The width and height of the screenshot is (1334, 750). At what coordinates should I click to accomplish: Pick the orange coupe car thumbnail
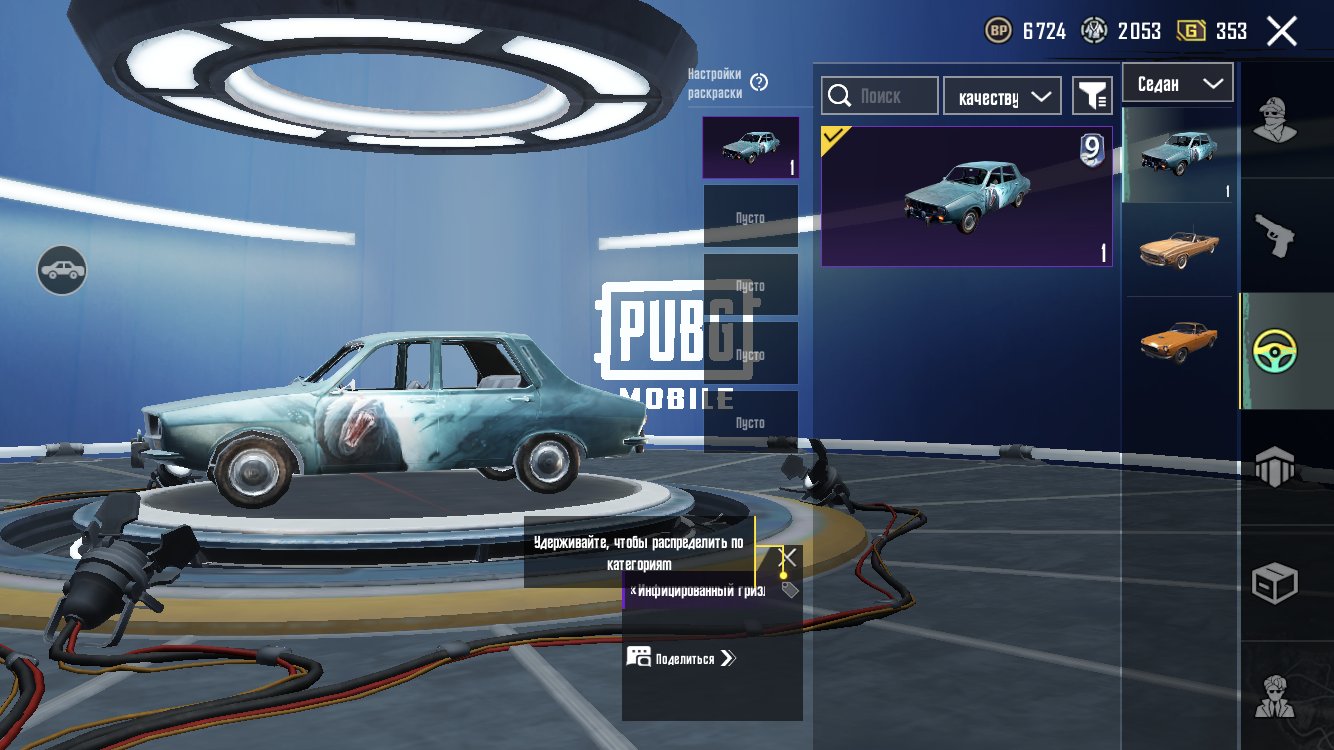pos(1179,342)
